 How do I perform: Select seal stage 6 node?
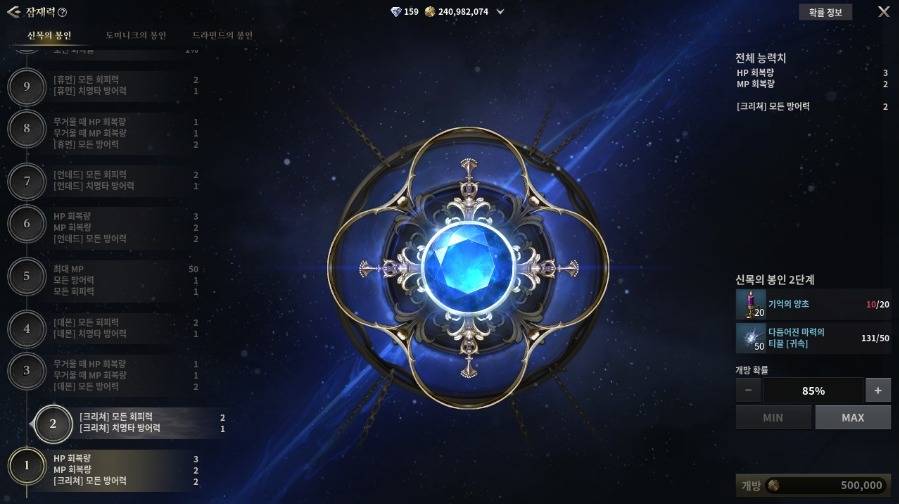26,223
